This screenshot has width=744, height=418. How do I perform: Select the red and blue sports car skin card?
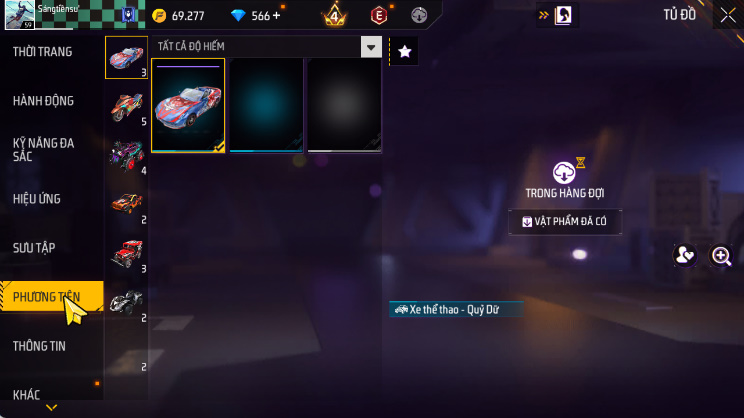coord(188,104)
